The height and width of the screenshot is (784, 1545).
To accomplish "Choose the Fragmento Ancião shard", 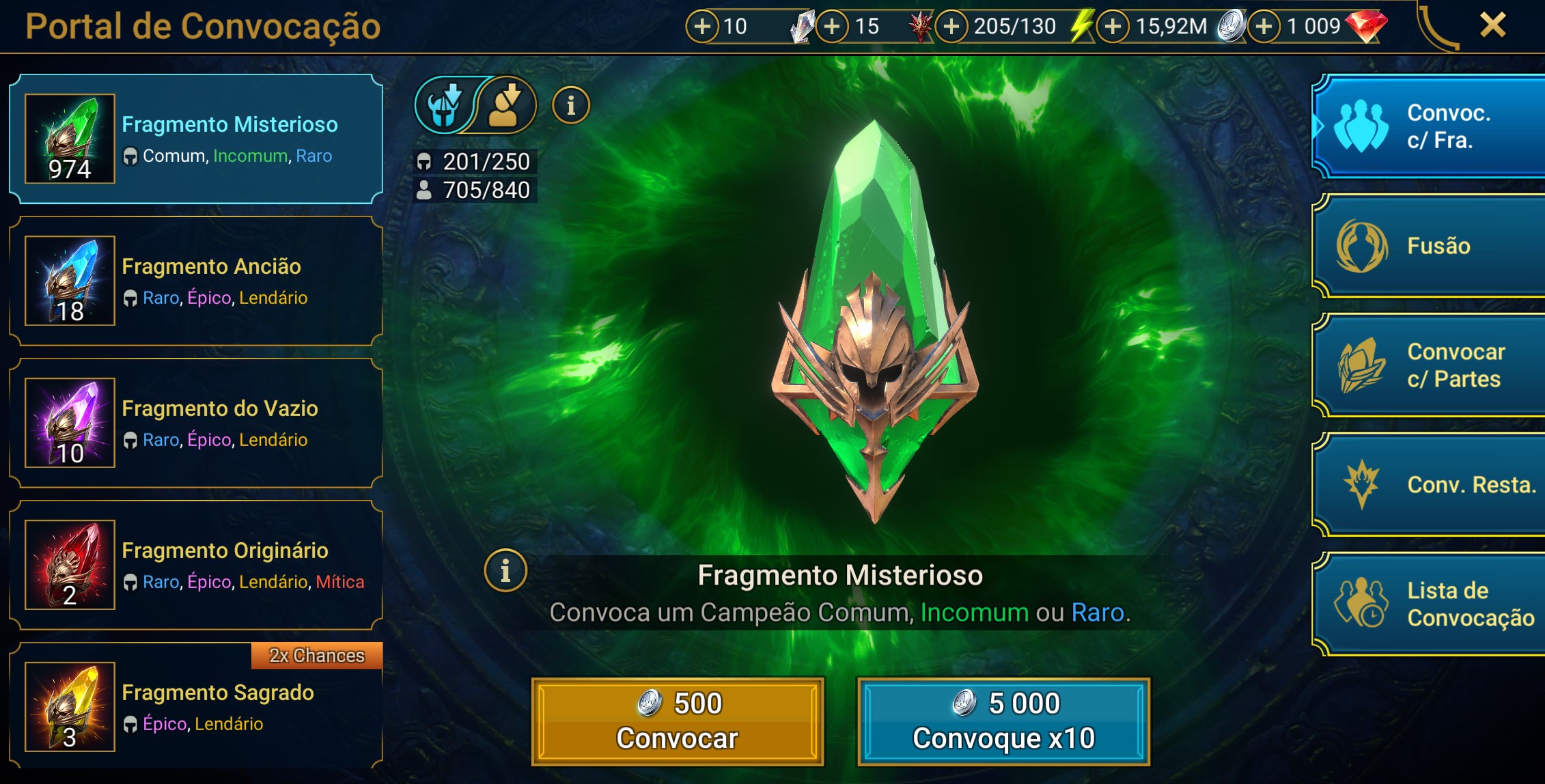I will point(195,281).
